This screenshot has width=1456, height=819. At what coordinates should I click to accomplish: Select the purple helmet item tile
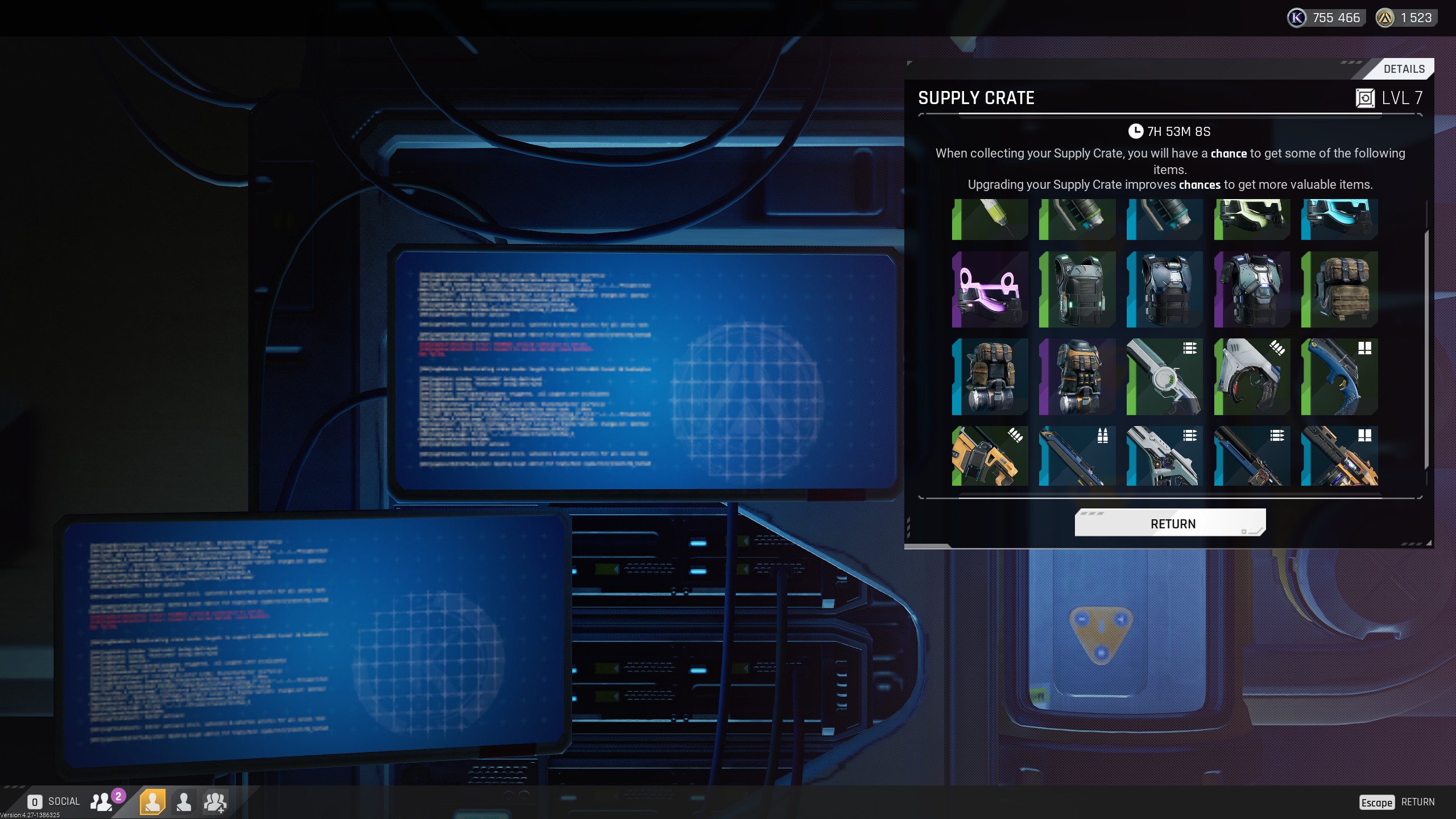990,289
